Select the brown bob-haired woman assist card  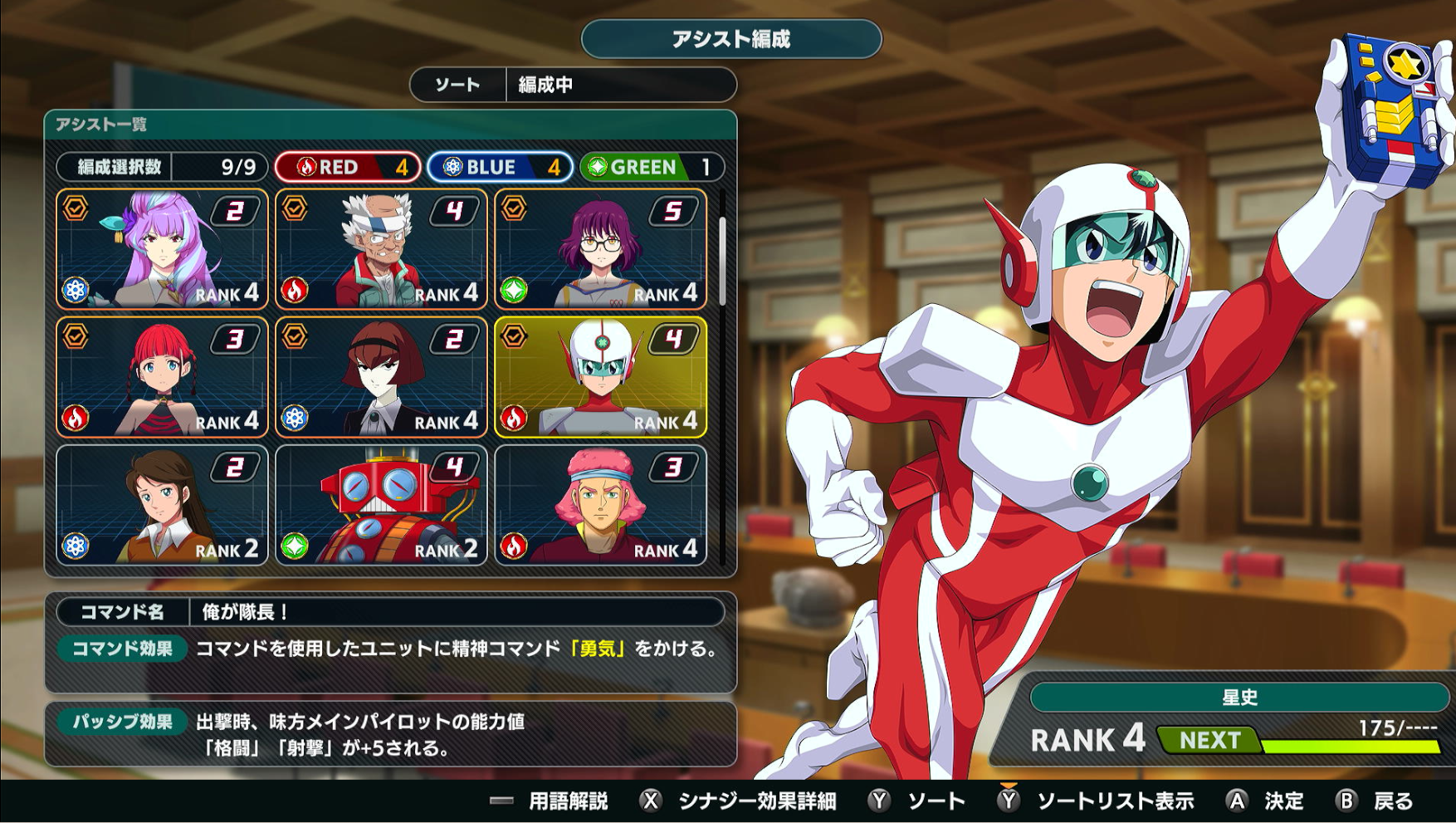pyautogui.click(x=381, y=377)
